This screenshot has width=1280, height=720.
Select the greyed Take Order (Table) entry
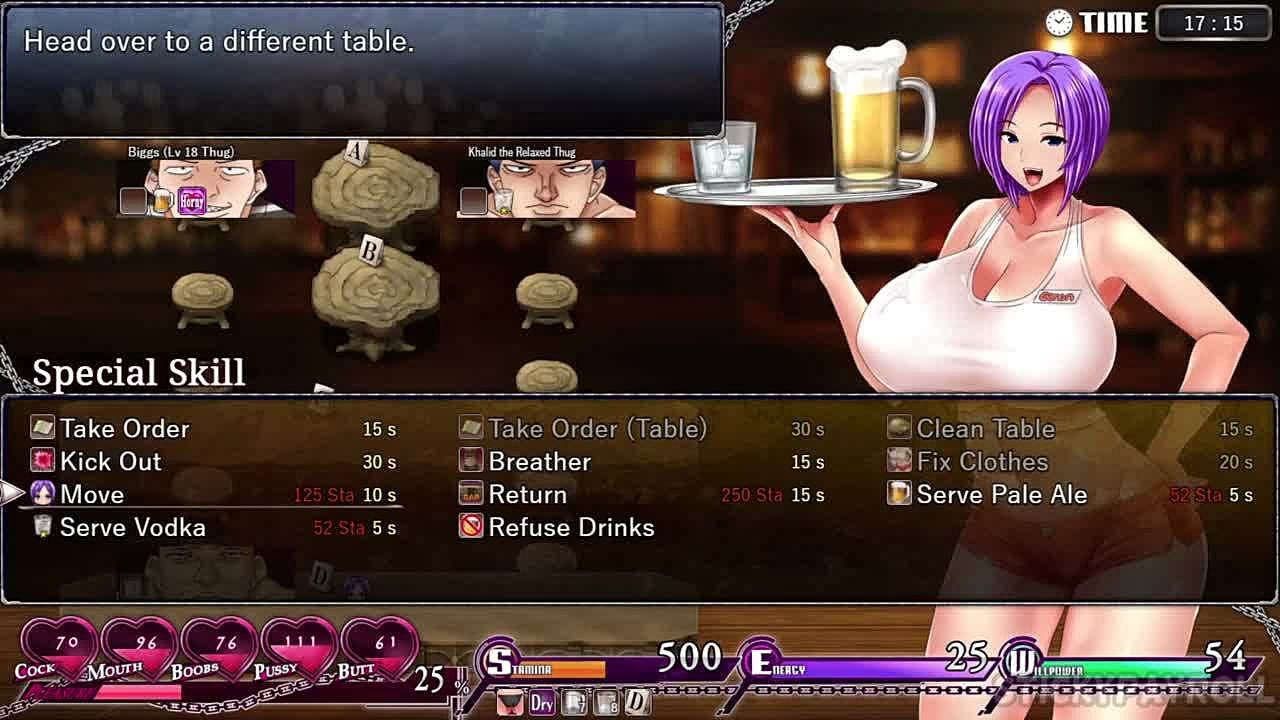coord(597,429)
